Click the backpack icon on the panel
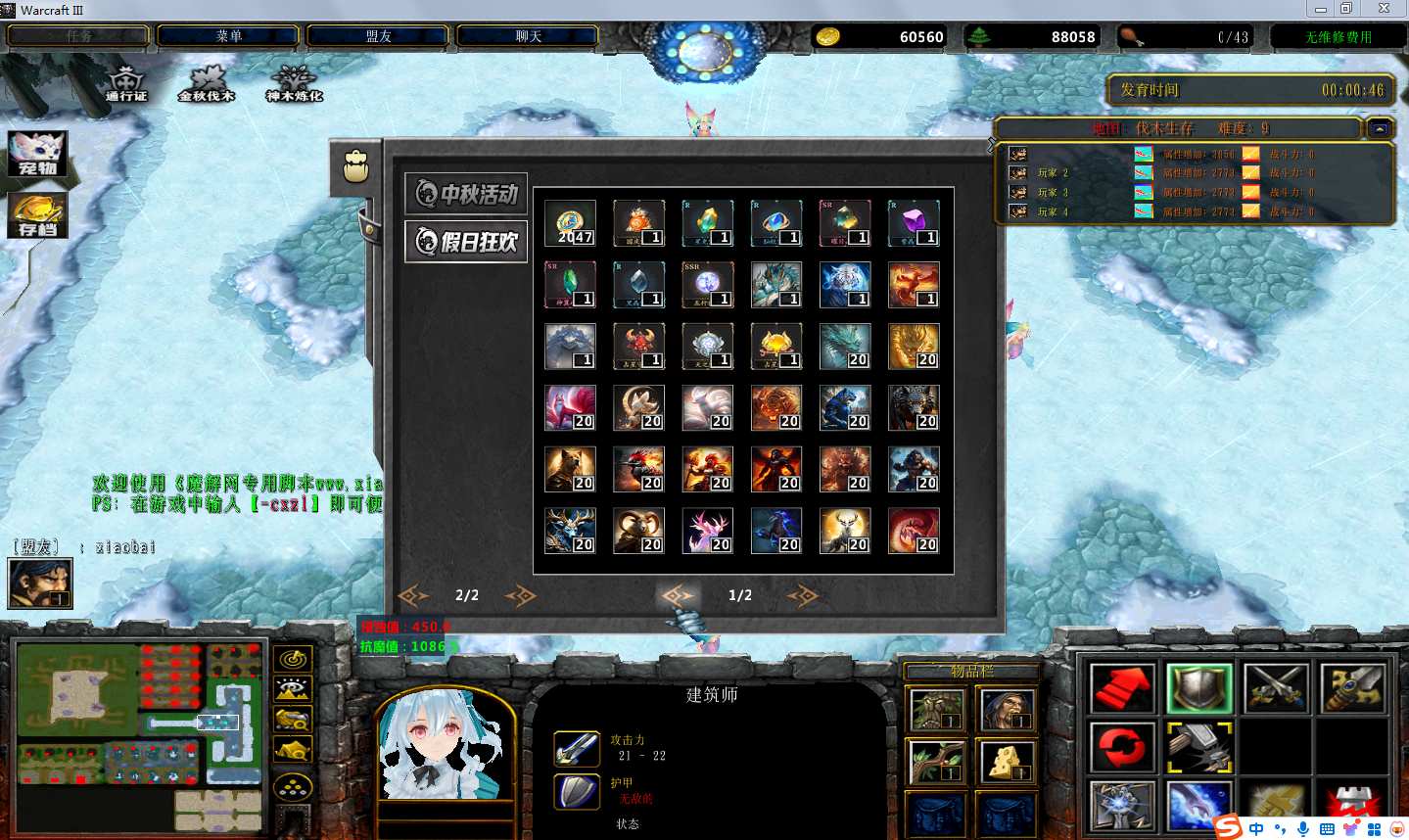 (355, 166)
